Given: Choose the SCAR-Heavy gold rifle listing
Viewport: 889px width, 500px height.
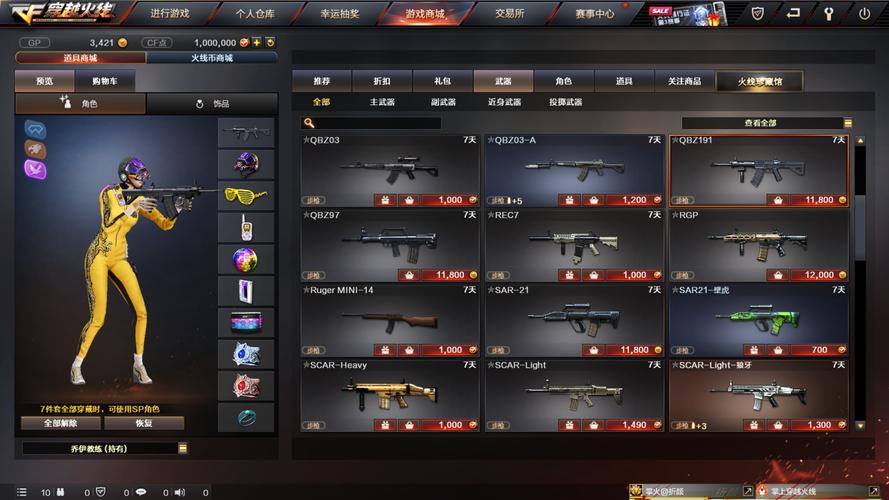Looking at the screenshot, I should click(x=390, y=394).
